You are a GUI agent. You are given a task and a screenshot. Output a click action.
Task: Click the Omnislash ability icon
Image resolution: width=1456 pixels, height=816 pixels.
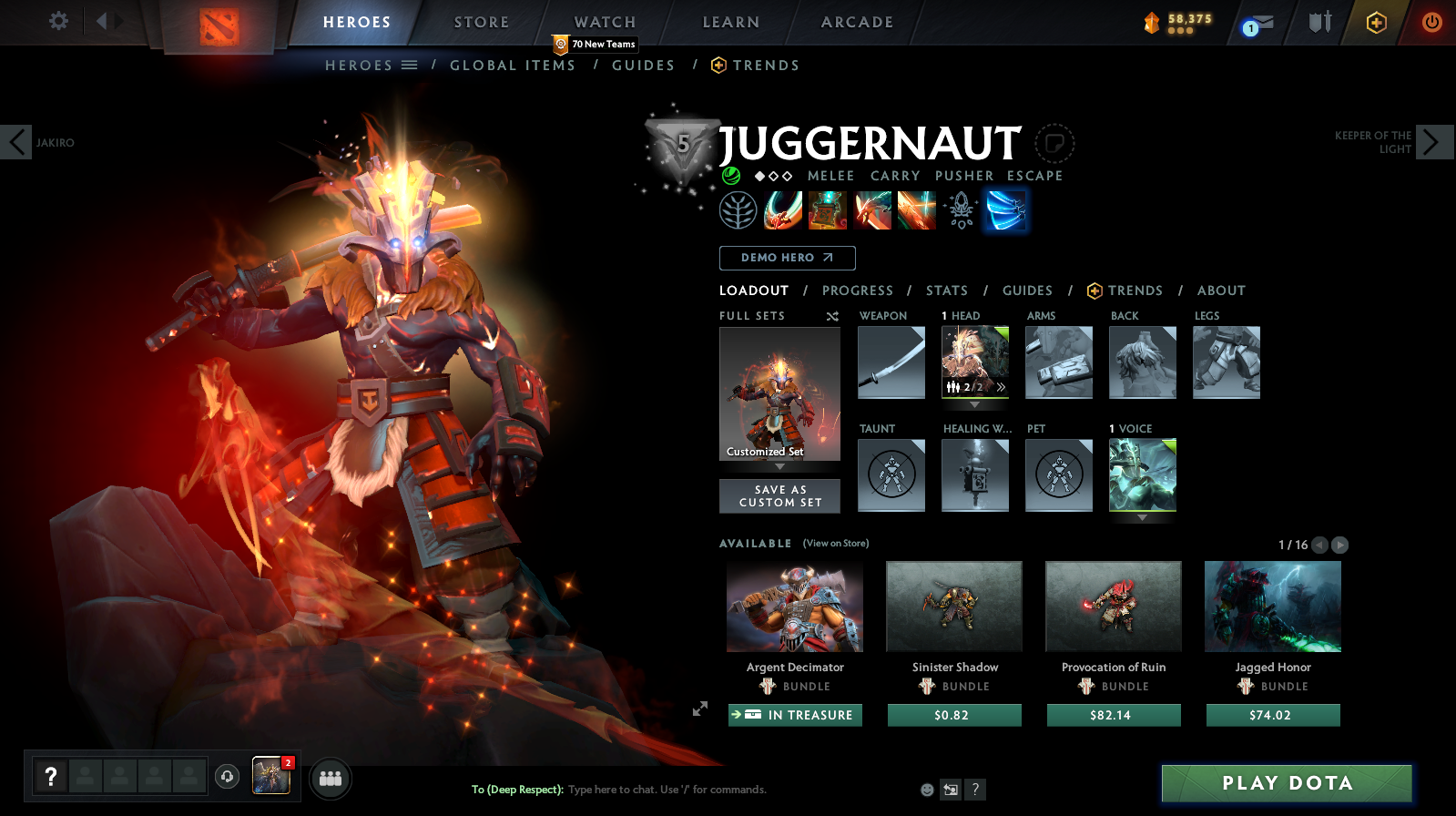tap(1005, 209)
